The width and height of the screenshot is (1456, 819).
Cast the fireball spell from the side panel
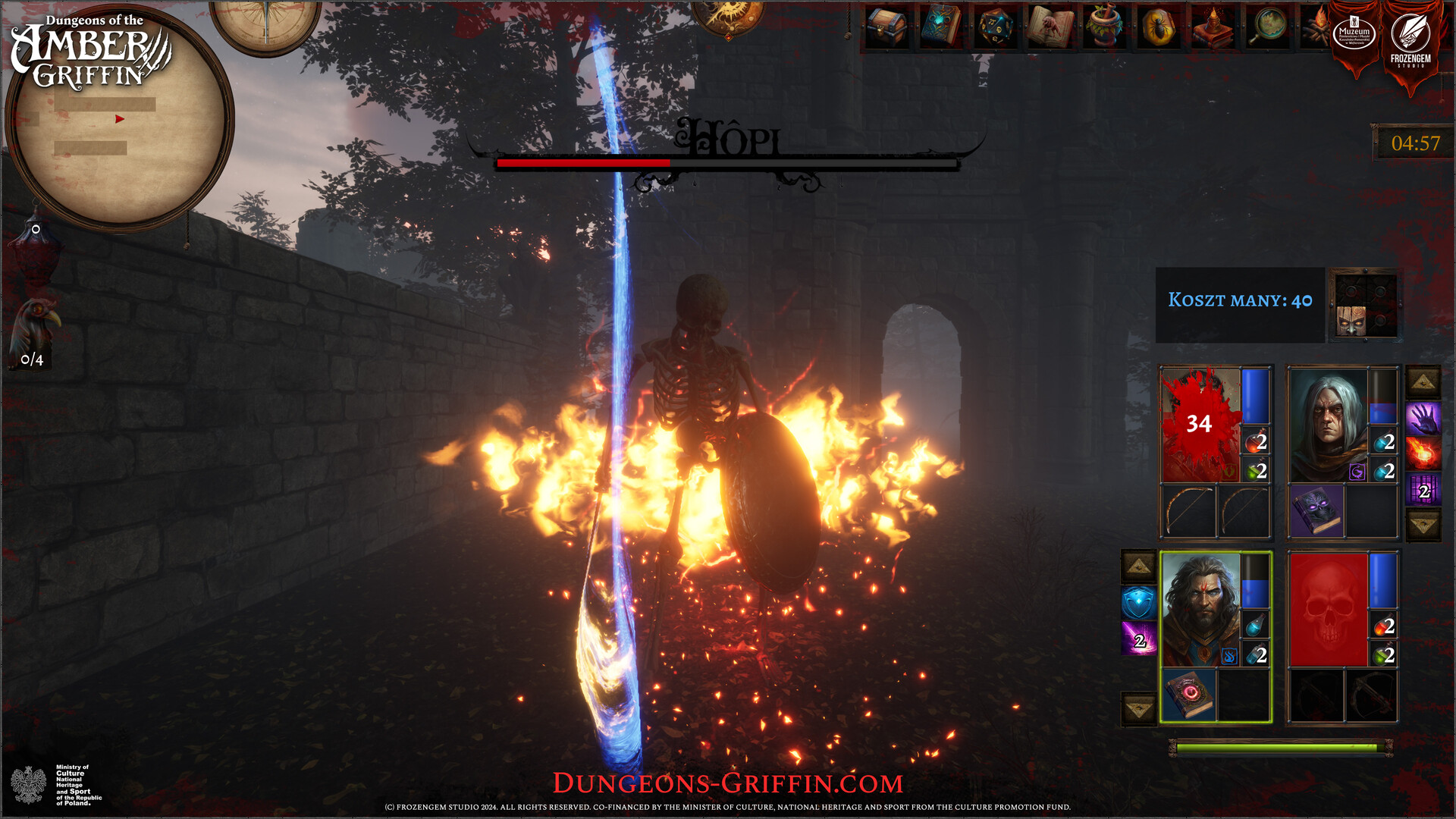1423,450
